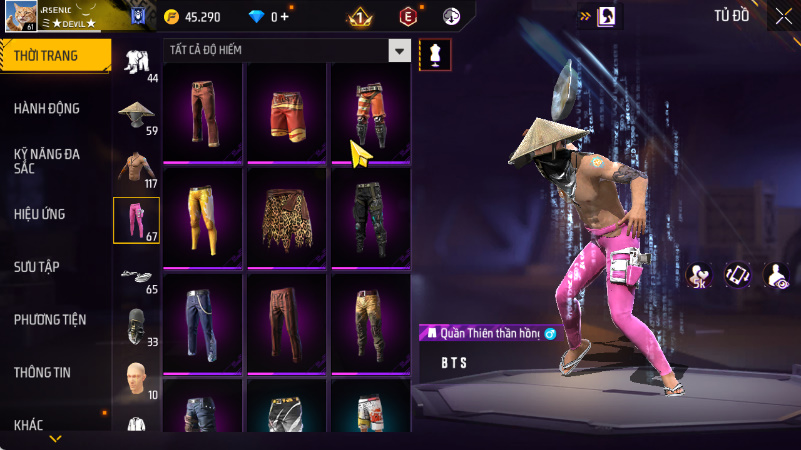
Task: Switch to the Hành Động section
Action: pos(47,108)
